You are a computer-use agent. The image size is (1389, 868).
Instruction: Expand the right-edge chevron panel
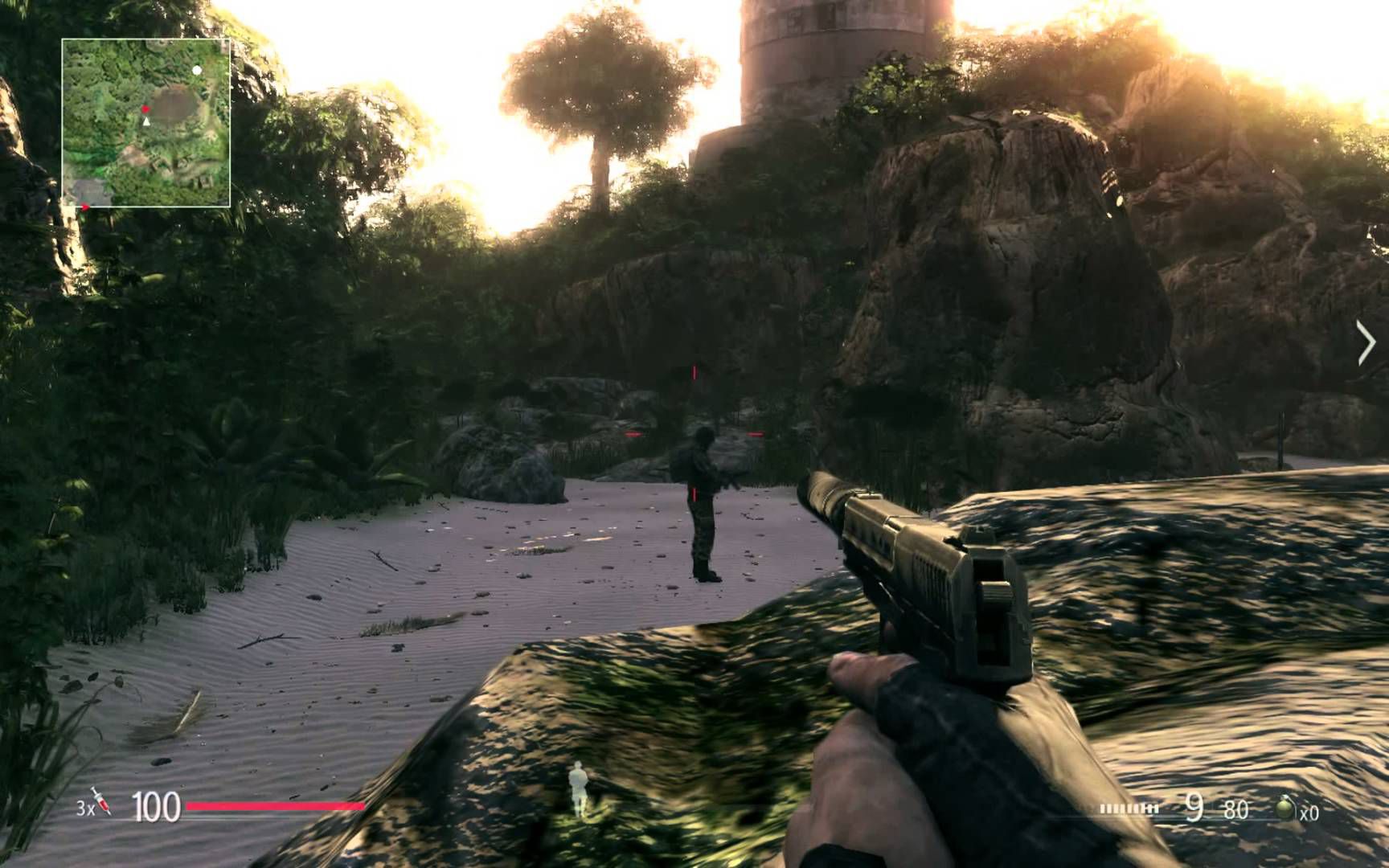click(1366, 342)
